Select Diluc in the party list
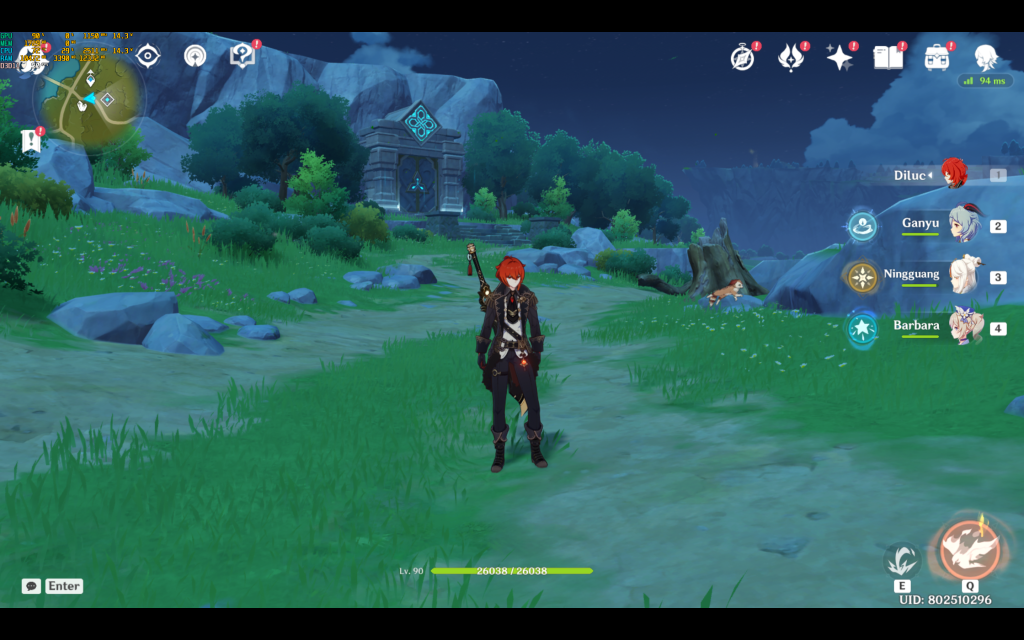The height and width of the screenshot is (640, 1024). pos(953,175)
